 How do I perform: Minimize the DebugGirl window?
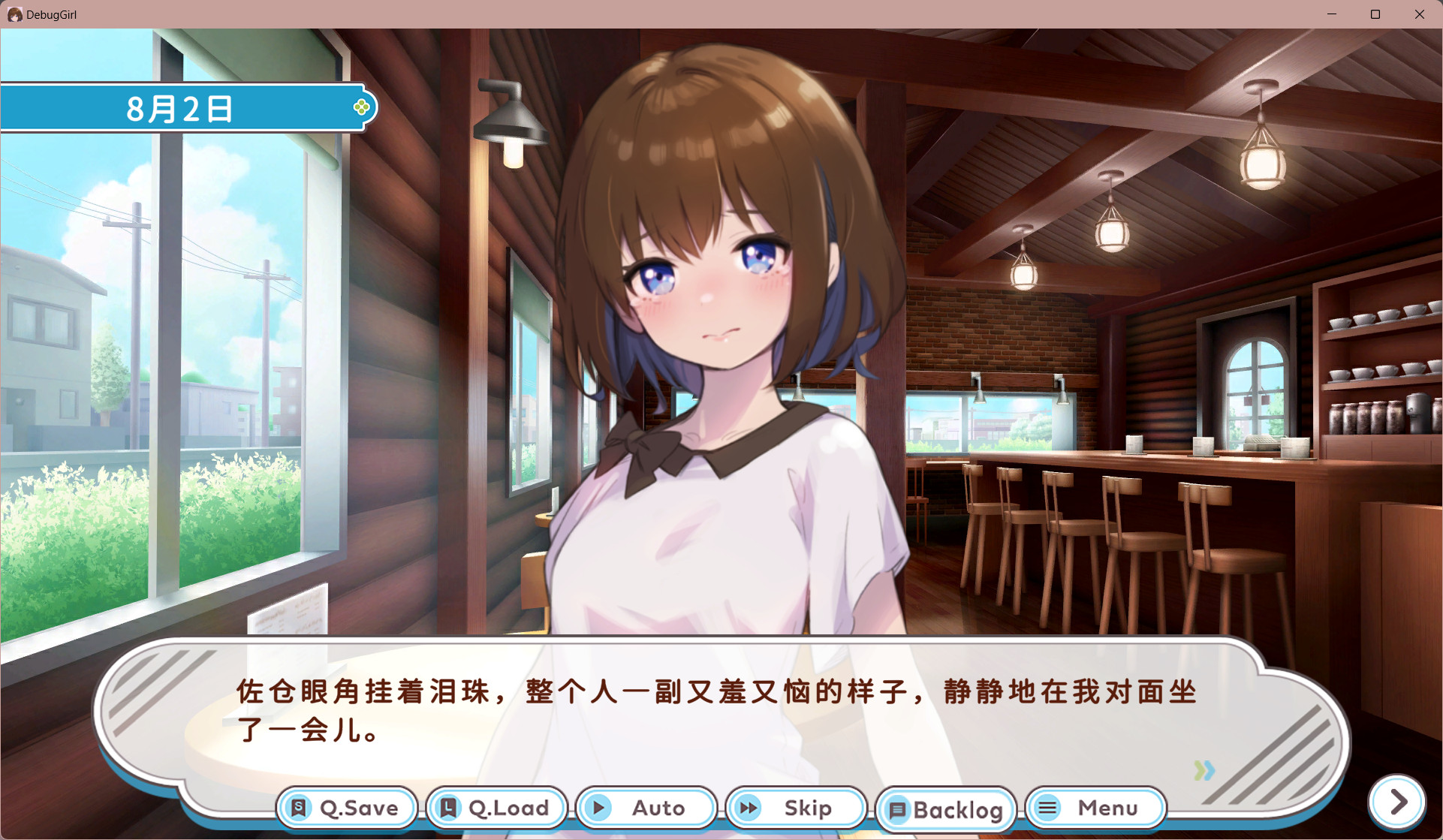coord(1332,14)
